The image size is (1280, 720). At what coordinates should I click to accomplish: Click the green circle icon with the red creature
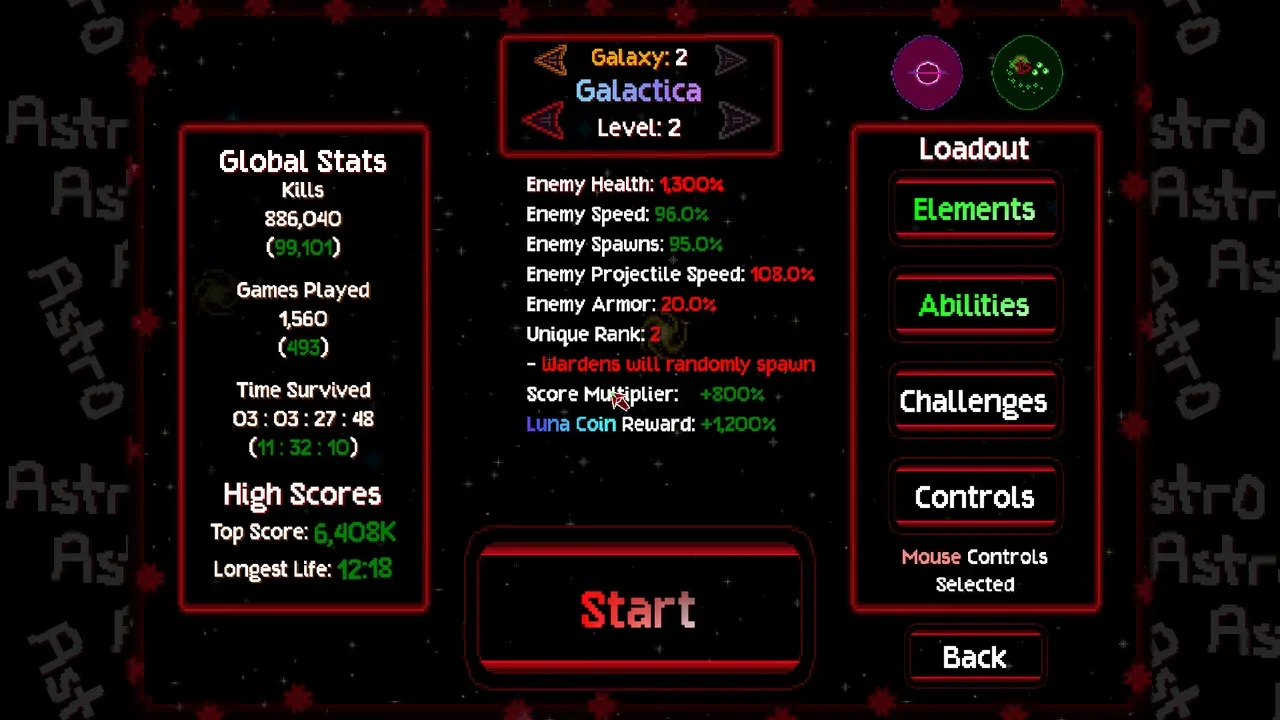(1027, 72)
